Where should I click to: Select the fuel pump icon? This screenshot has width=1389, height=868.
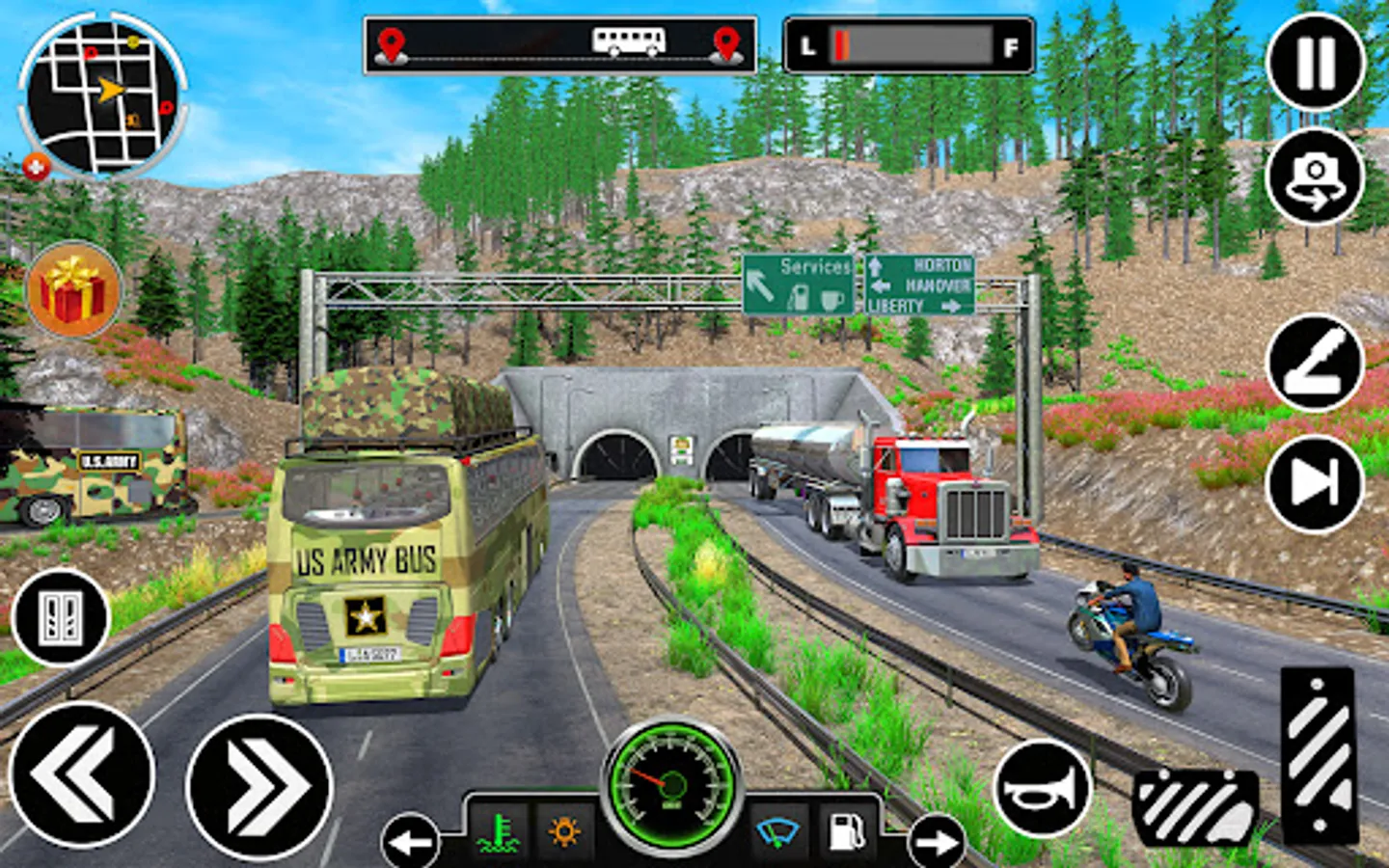(x=846, y=831)
